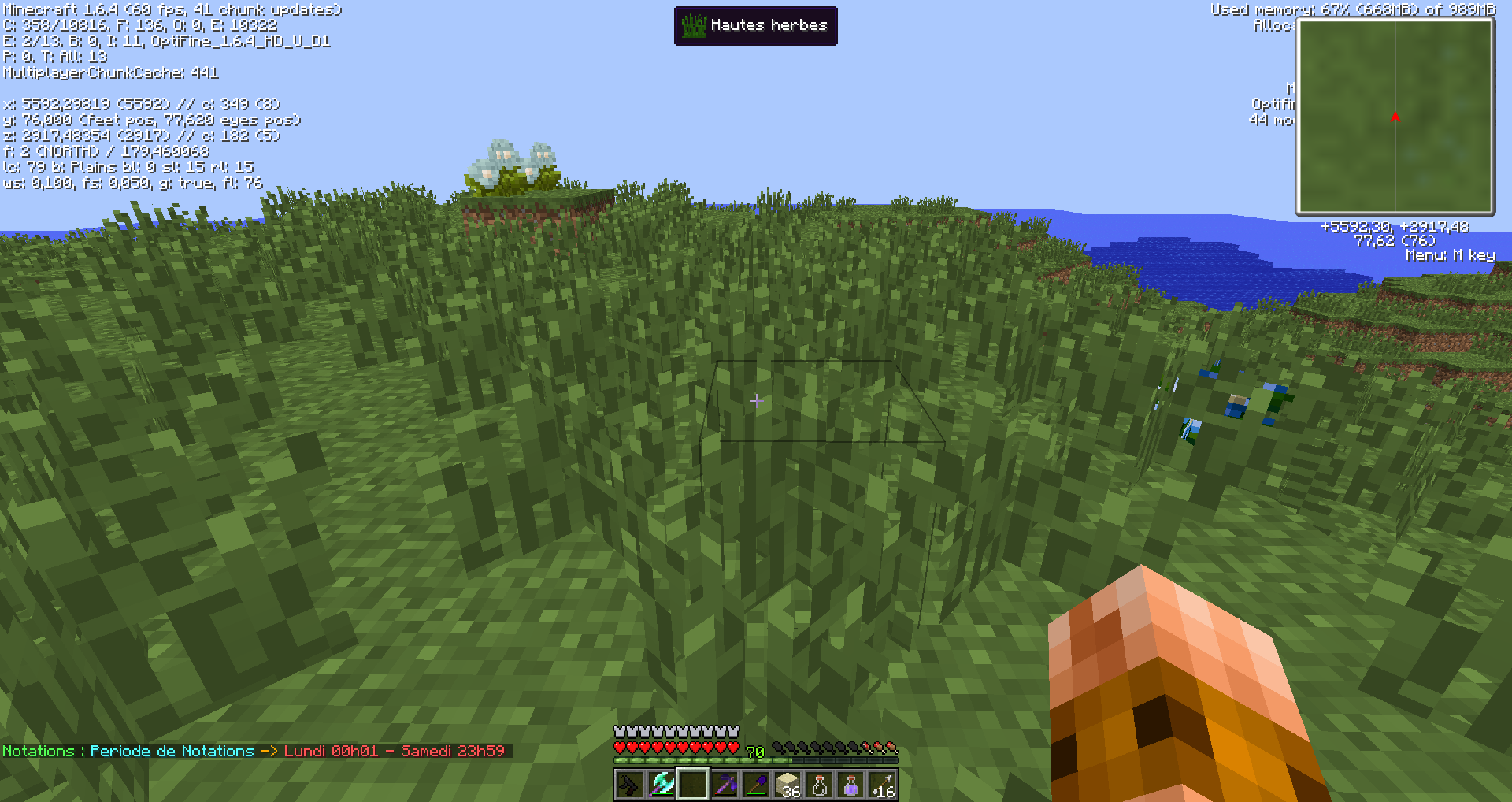
Task: Choose the arrow stack of 16
Action: [882, 785]
